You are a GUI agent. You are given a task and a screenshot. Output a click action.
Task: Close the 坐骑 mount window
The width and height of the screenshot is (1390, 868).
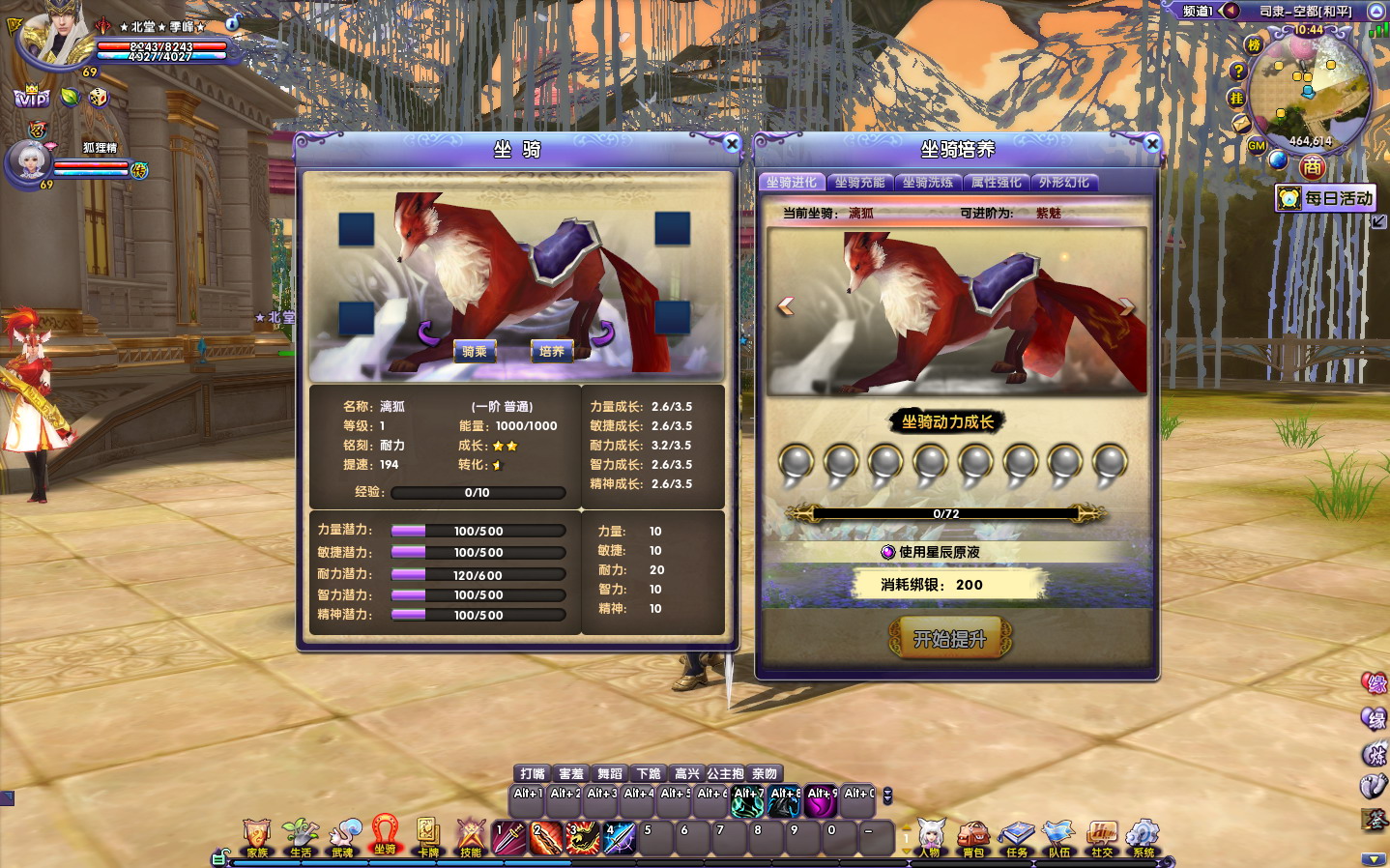pos(732,144)
